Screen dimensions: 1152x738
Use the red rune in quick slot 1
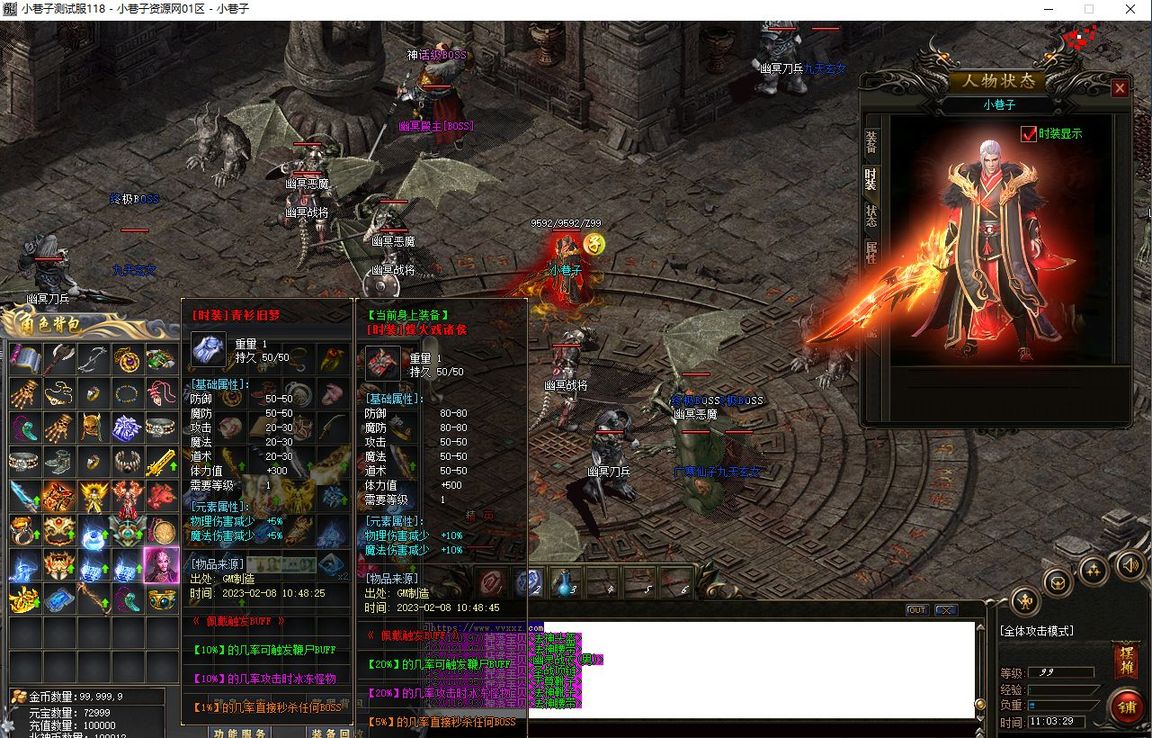[x=491, y=583]
